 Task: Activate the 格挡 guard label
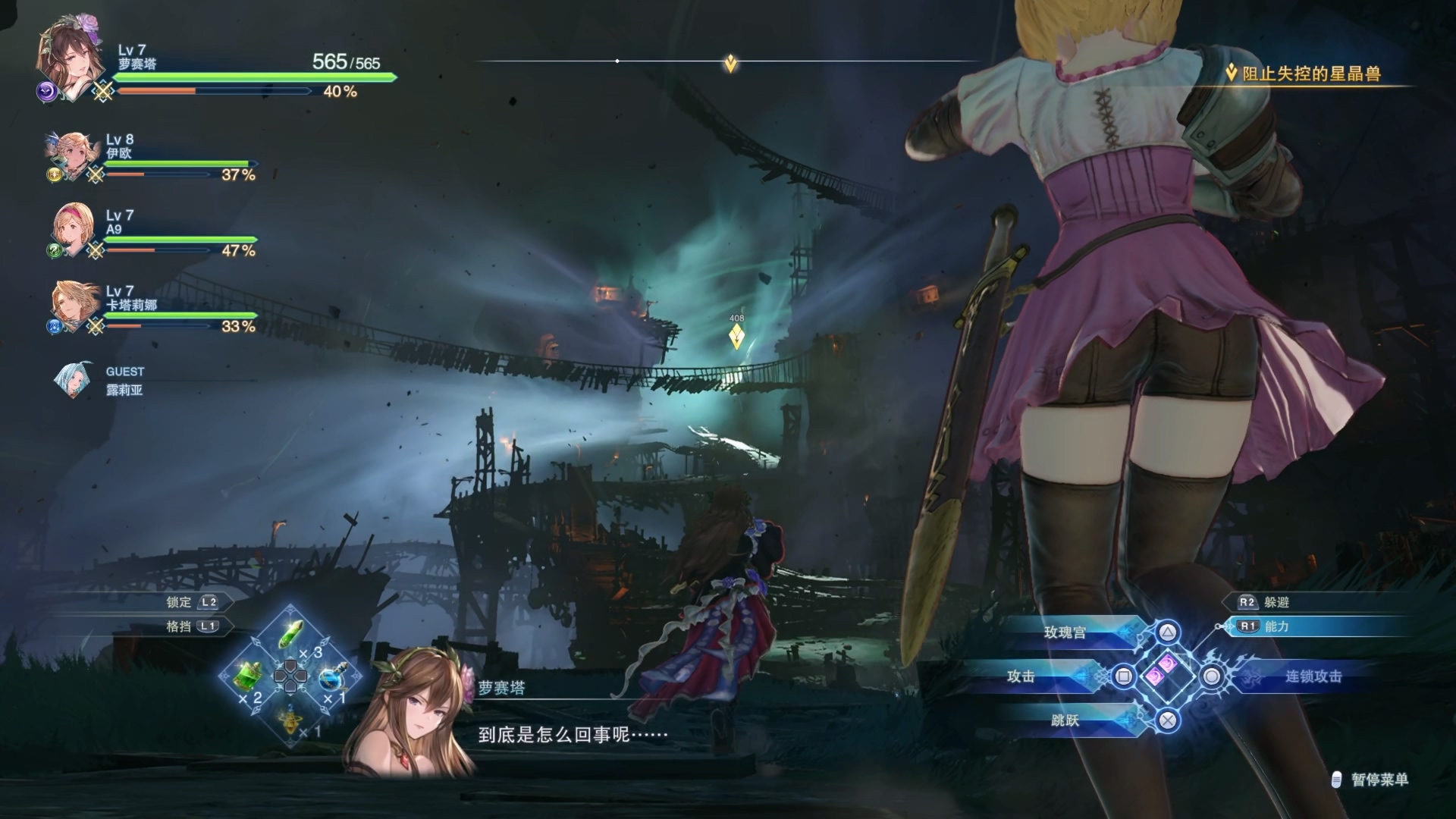click(x=180, y=626)
